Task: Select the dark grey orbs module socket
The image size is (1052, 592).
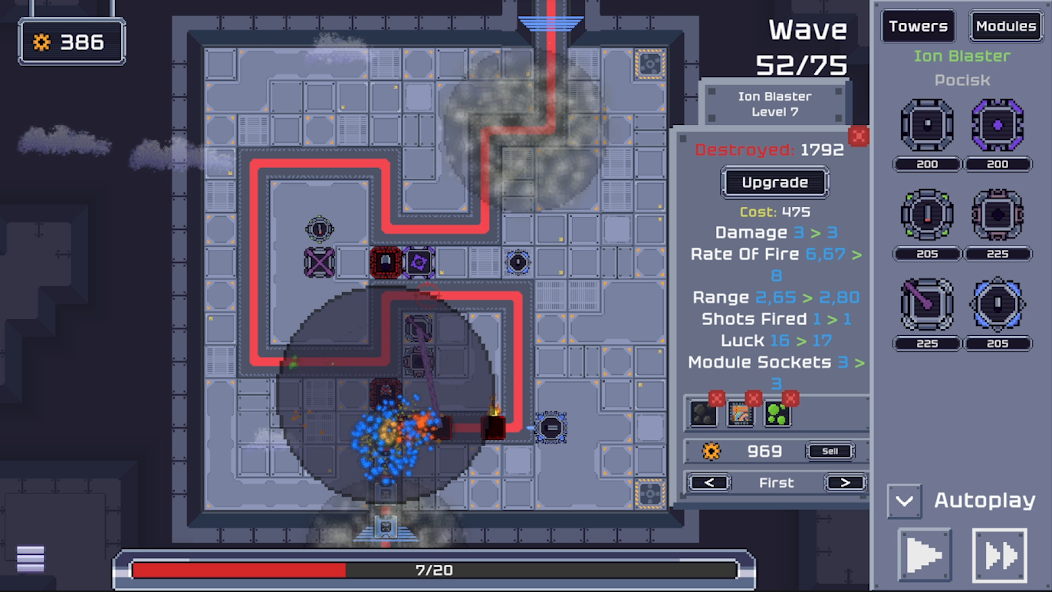Action: tap(703, 415)
